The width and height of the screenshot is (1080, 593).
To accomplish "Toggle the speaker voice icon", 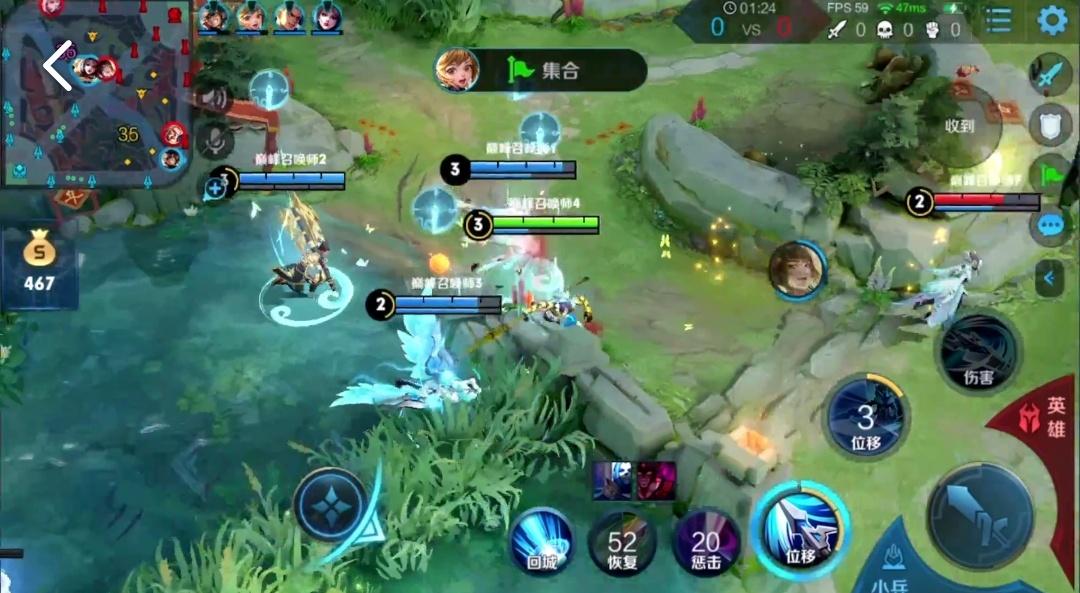I will coord(211,98).
